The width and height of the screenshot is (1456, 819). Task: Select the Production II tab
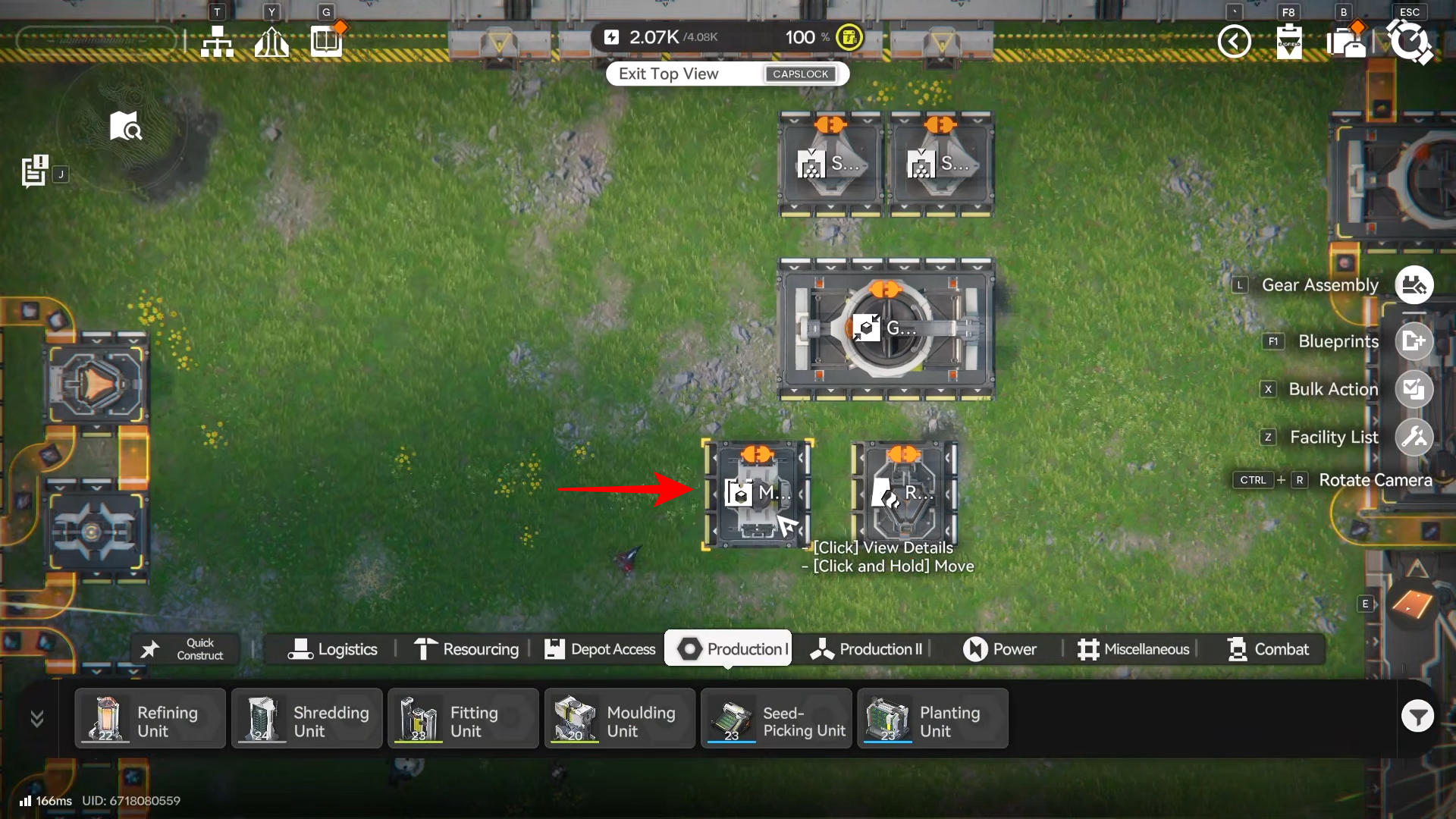[x=866, y=649]
